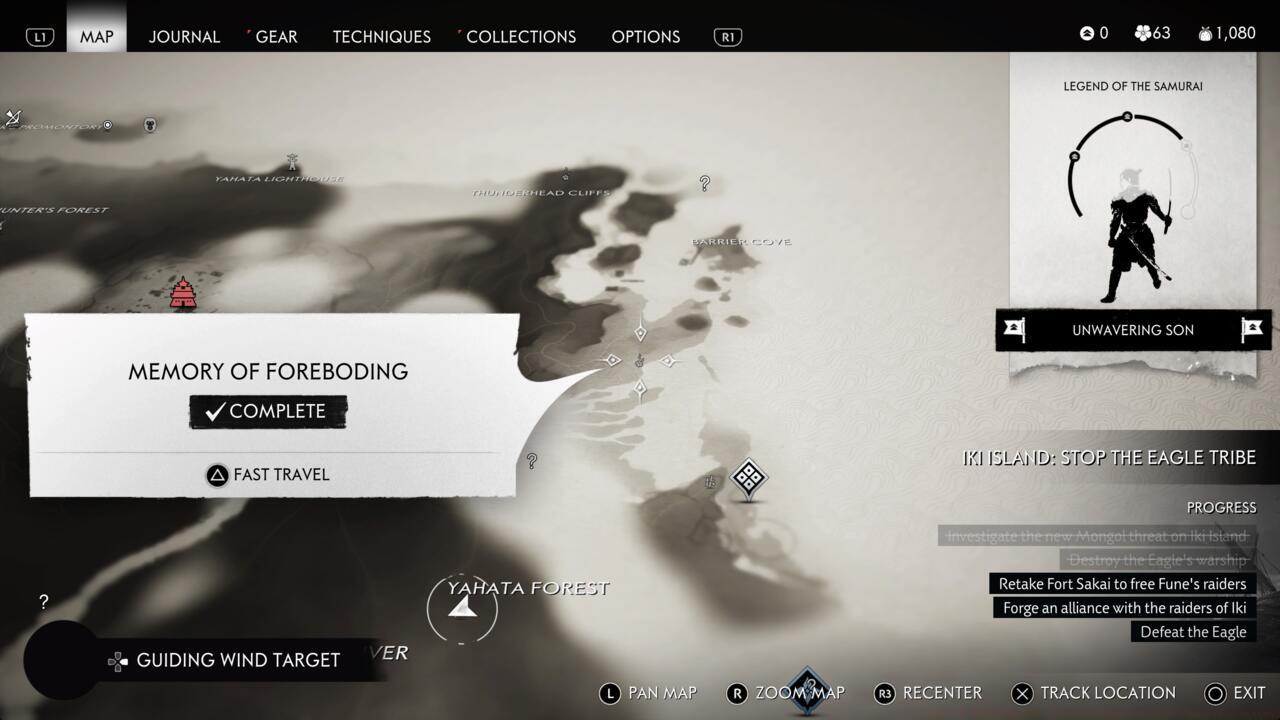Click the Yahata Lighthouse map icon

coord(292,162)
